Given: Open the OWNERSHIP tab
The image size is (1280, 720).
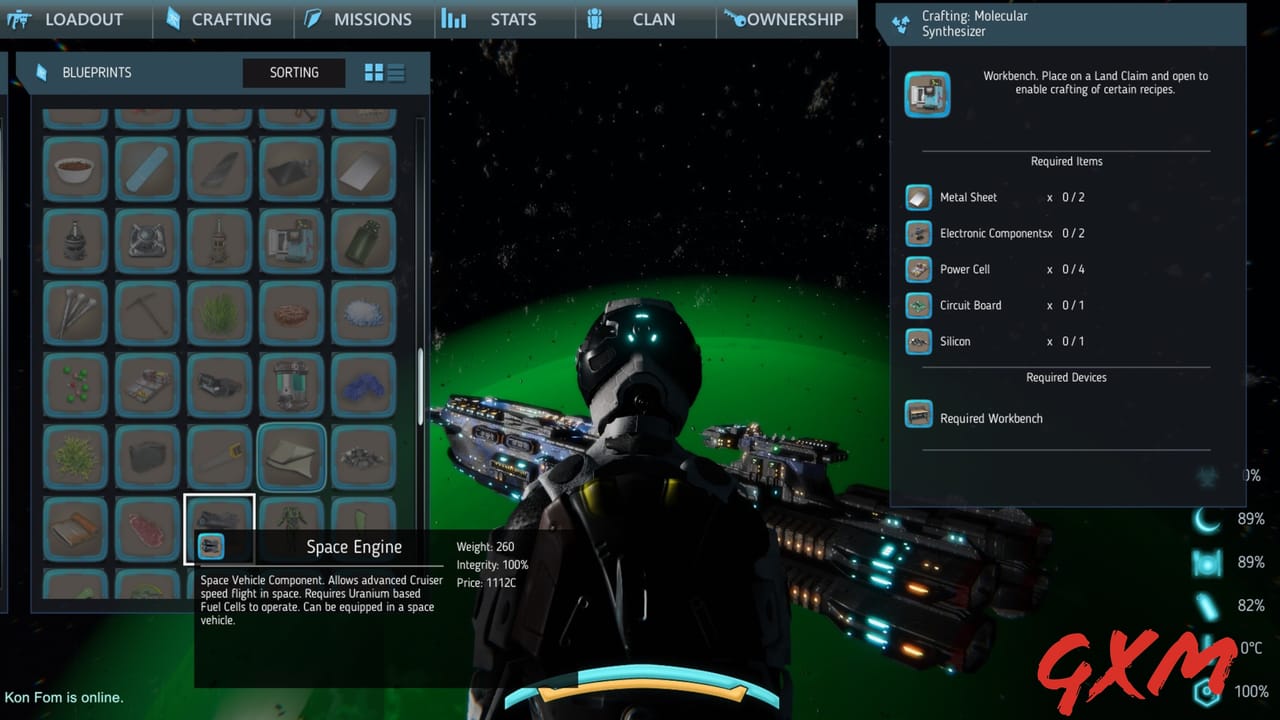Looking at the screenshot, I should [786, 19].
